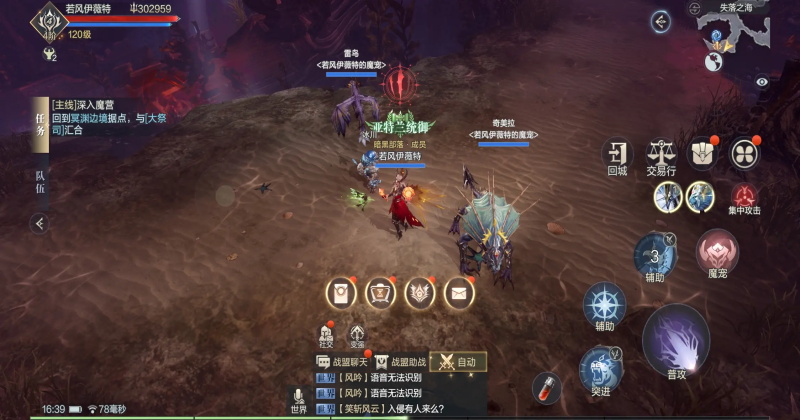This screenshot has width=800, height=420.
Task: Toggle the eye visibility icon
Action: coord(762,82)
